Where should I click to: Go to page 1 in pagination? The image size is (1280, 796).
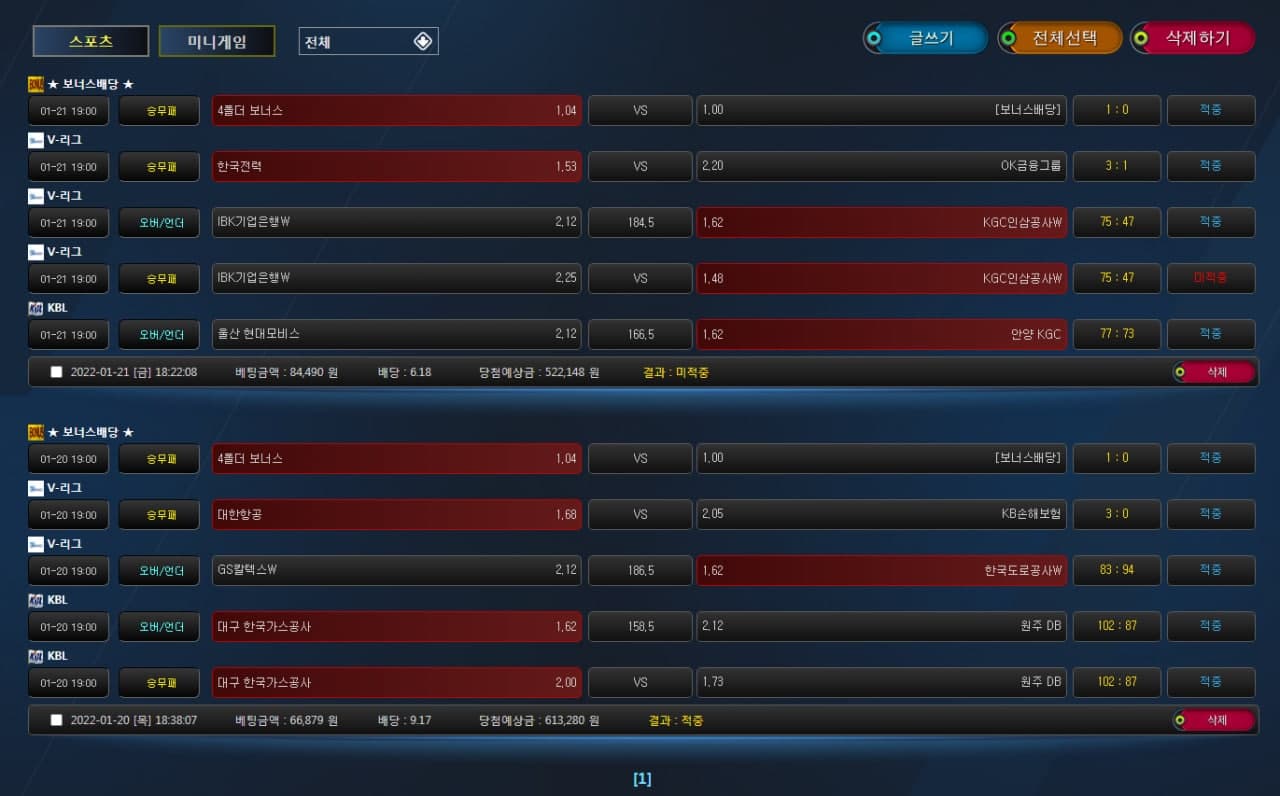[x=642, y=779]
